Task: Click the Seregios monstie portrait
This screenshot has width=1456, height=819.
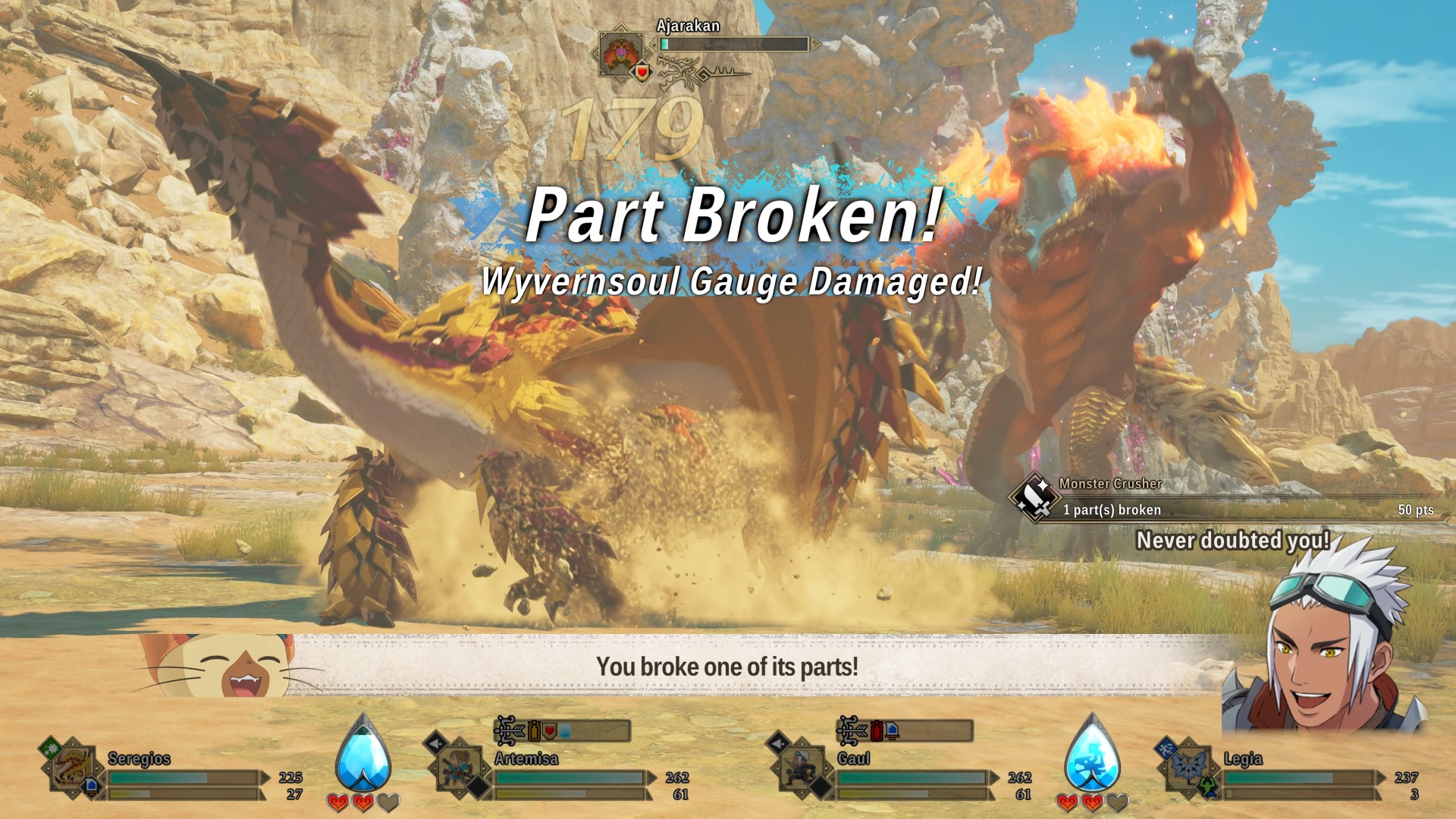Action: point(74,769)
